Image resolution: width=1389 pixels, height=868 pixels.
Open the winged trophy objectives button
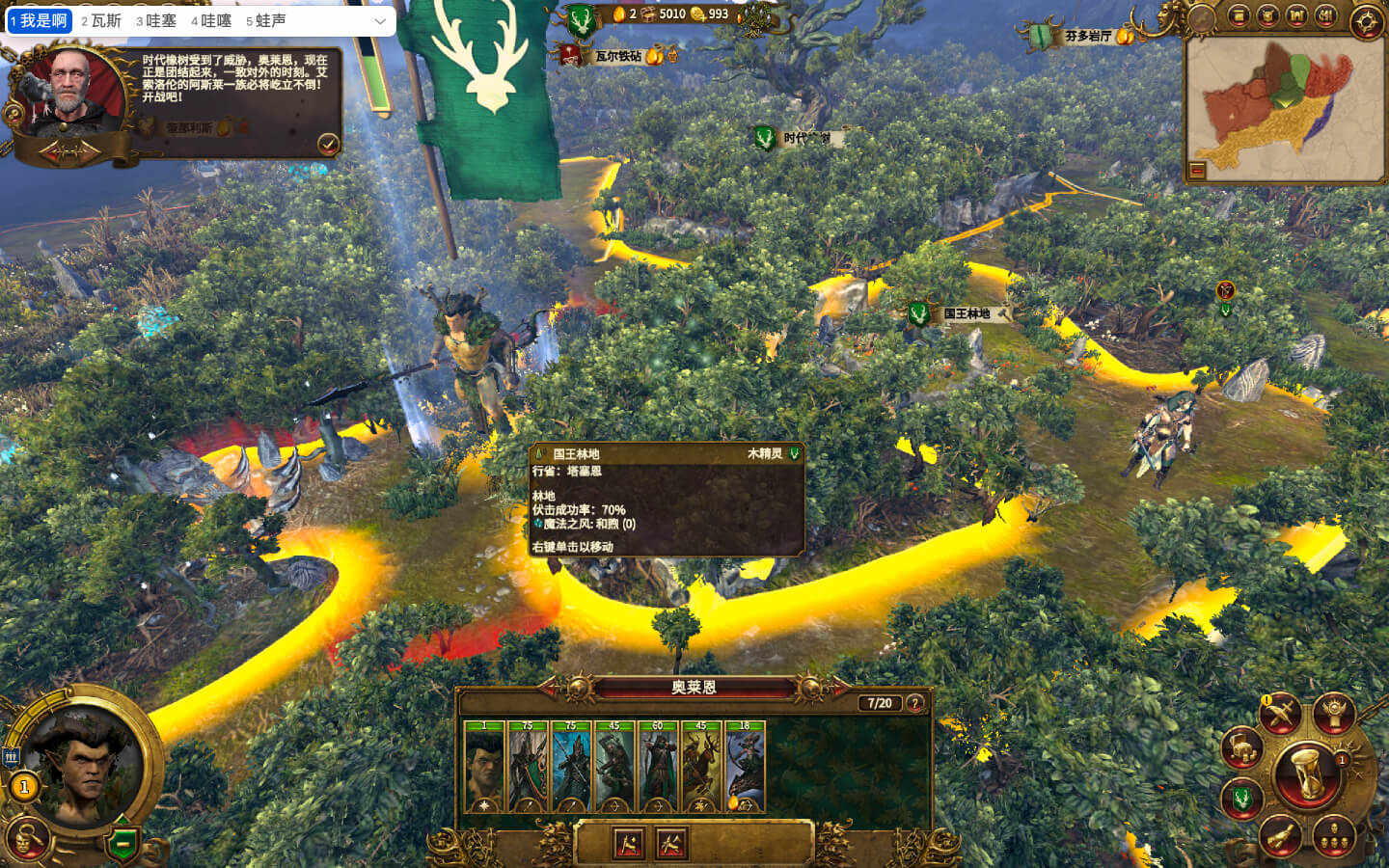click(1335, 713)
